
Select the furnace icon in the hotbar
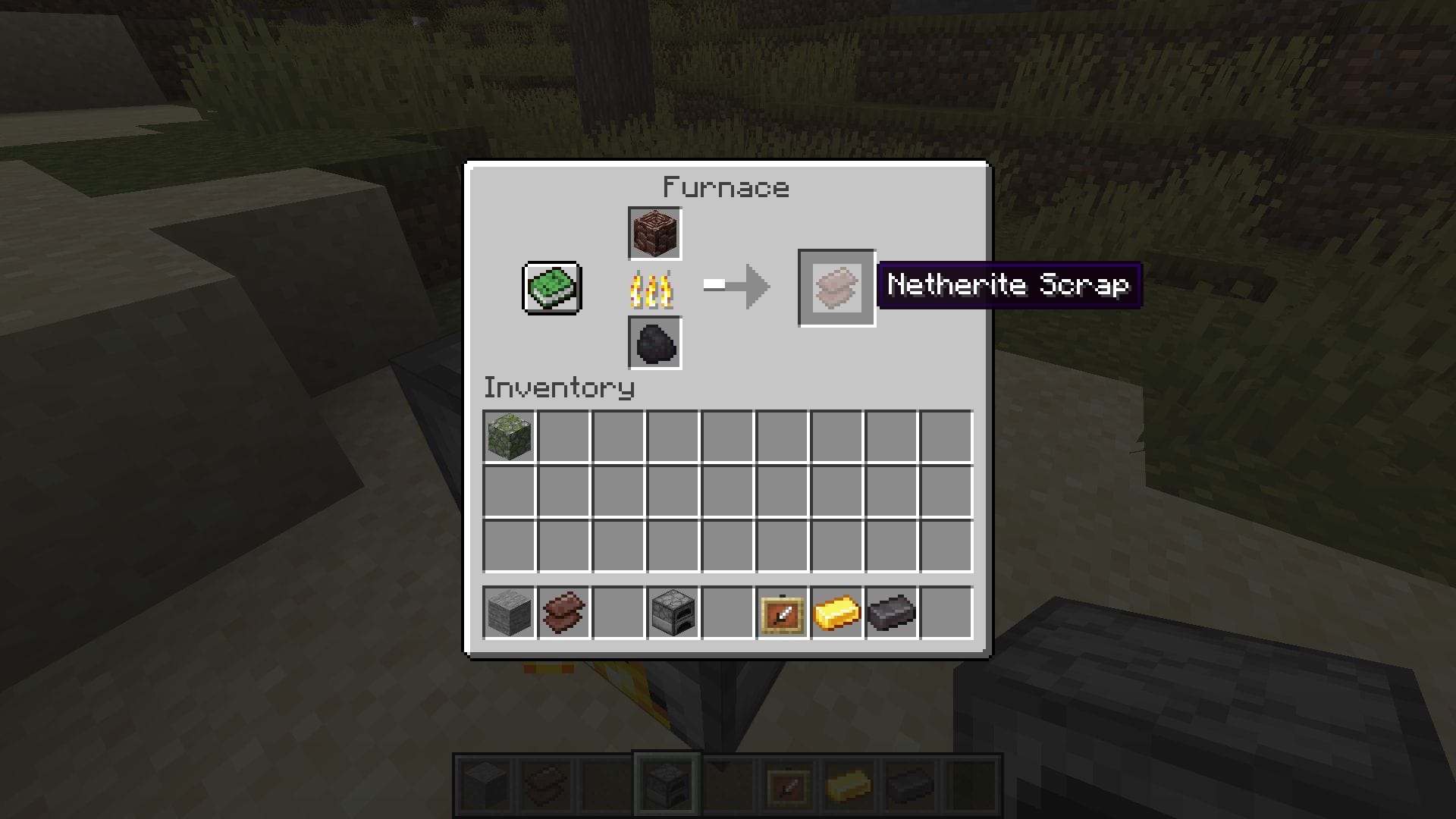pos(666,786)
